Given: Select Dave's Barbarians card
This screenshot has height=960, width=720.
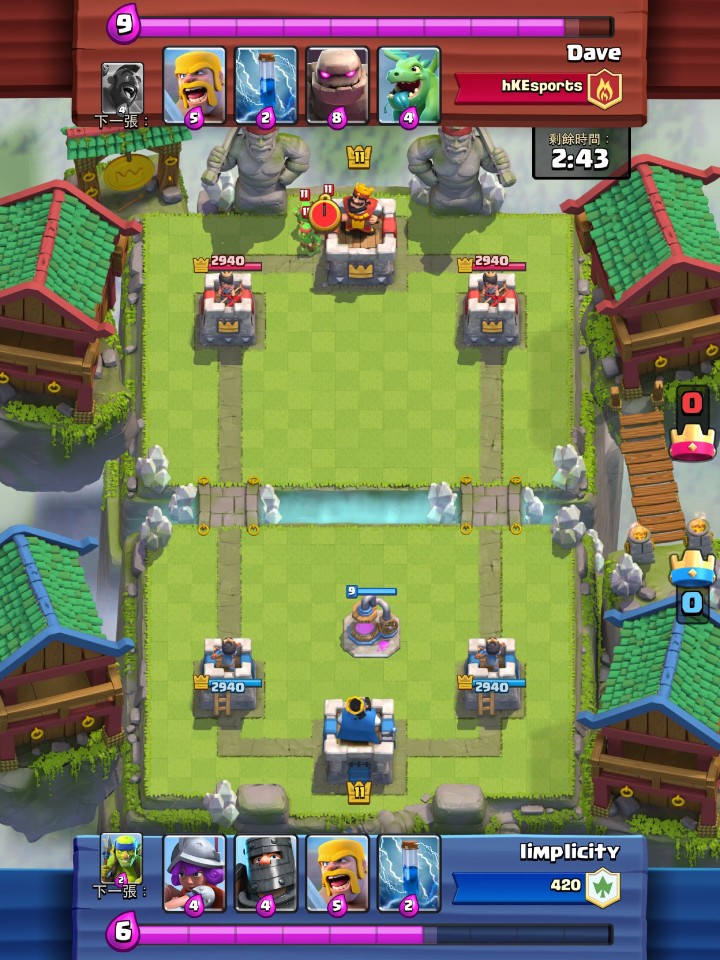Looking at the screenshot, I should pos(194,85).
